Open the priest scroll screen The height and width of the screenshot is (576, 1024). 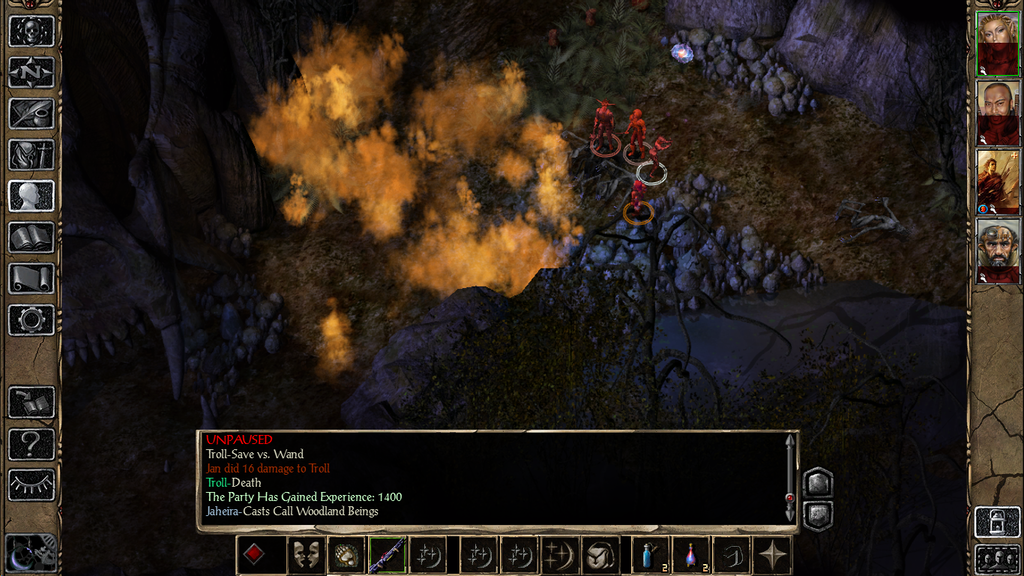[31, 278]
